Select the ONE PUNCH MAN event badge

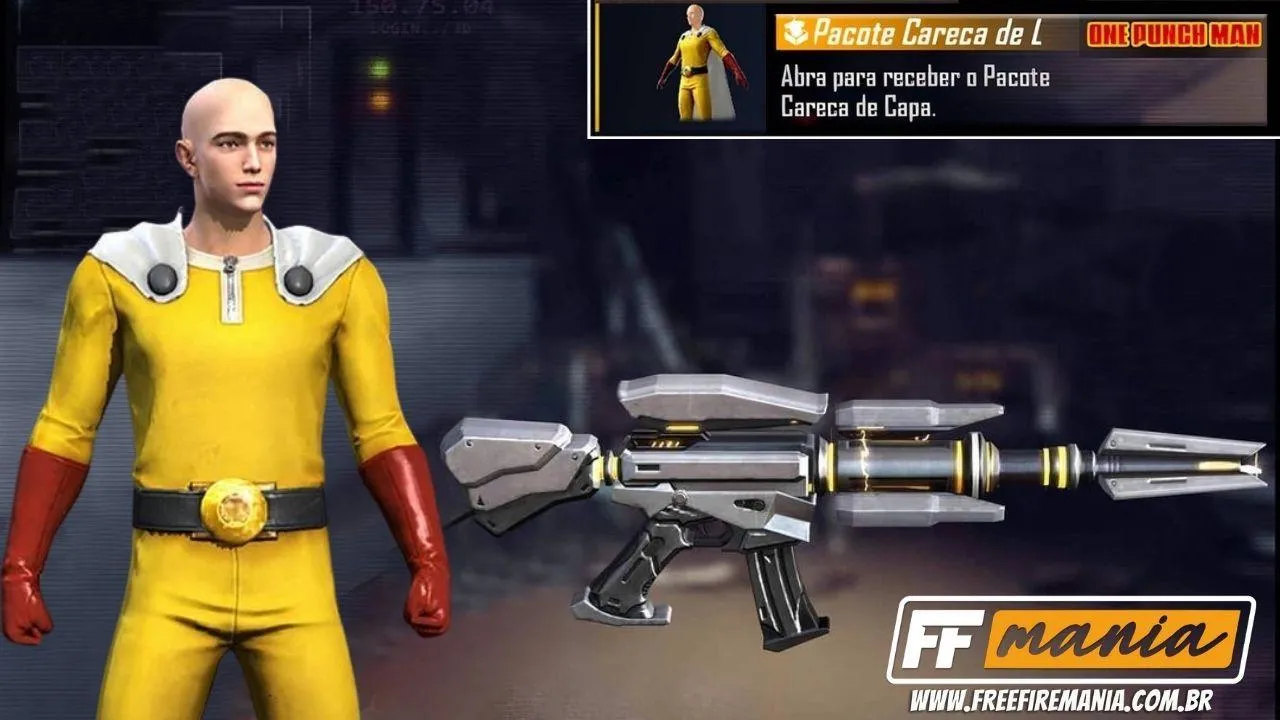(x=1173, y=32)
